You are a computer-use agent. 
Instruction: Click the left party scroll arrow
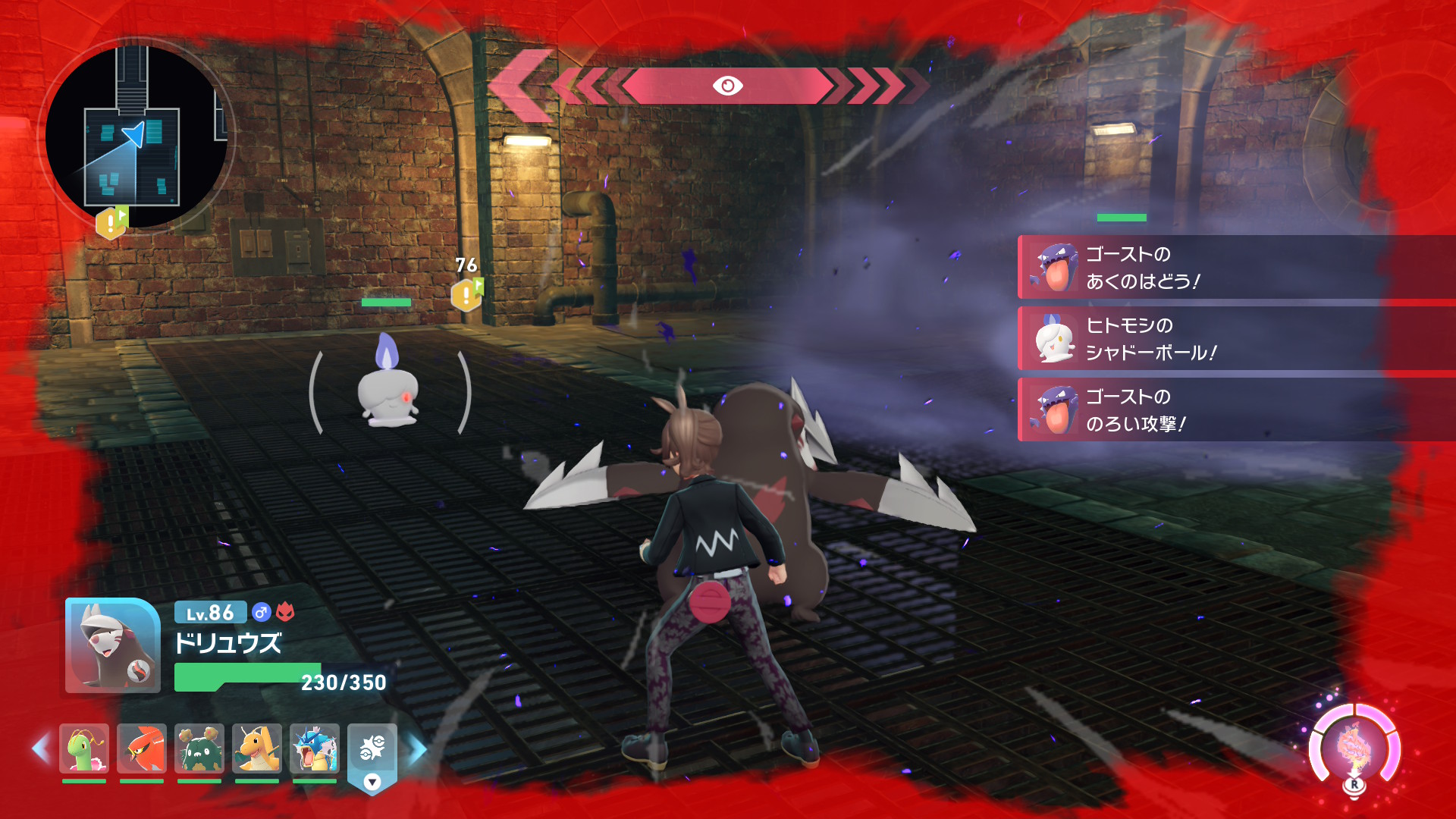pos(41,748)
